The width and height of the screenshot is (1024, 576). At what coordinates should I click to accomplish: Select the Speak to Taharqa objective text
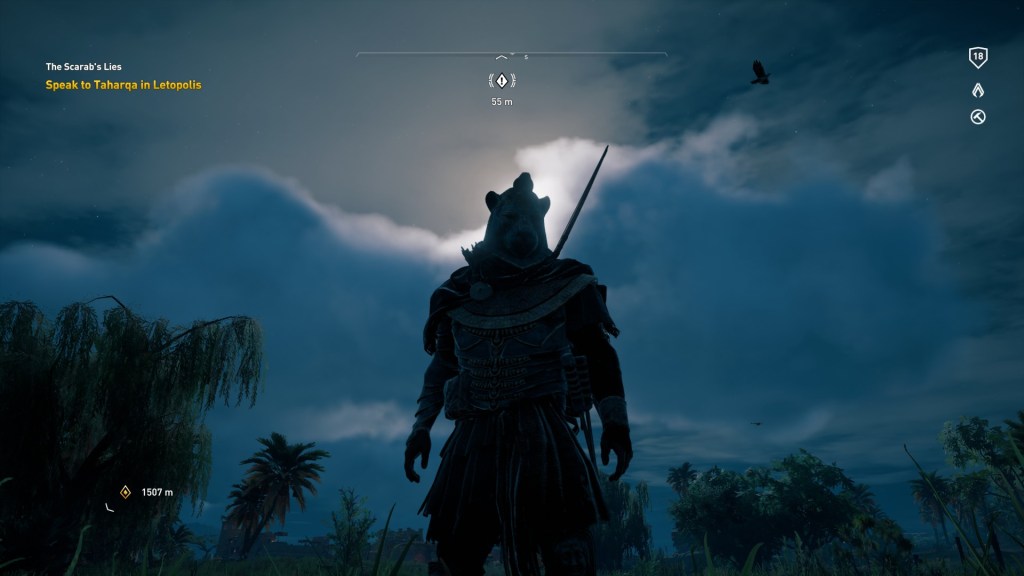point(123,85)
